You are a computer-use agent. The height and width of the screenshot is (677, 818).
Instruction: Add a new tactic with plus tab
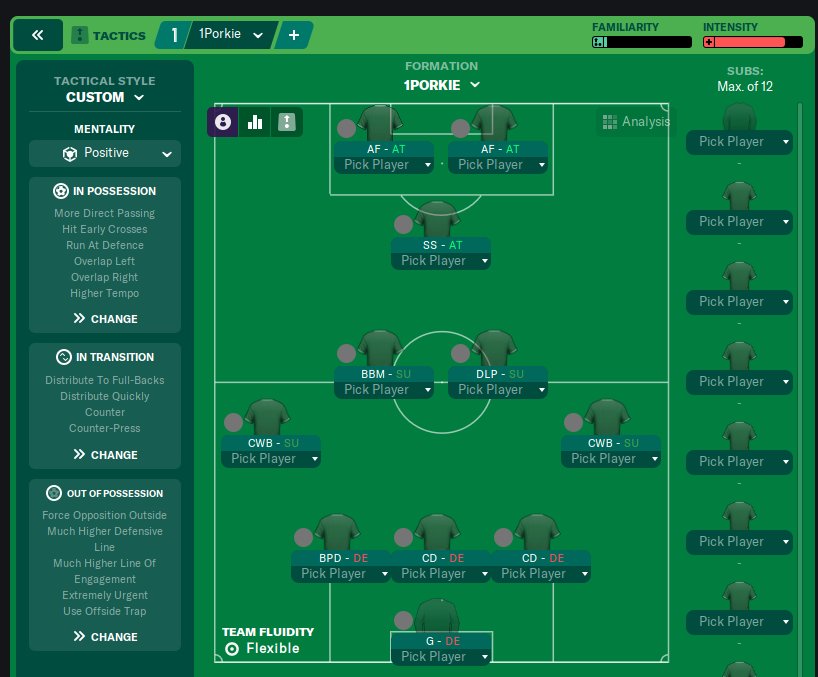click(x=294, y=35)
